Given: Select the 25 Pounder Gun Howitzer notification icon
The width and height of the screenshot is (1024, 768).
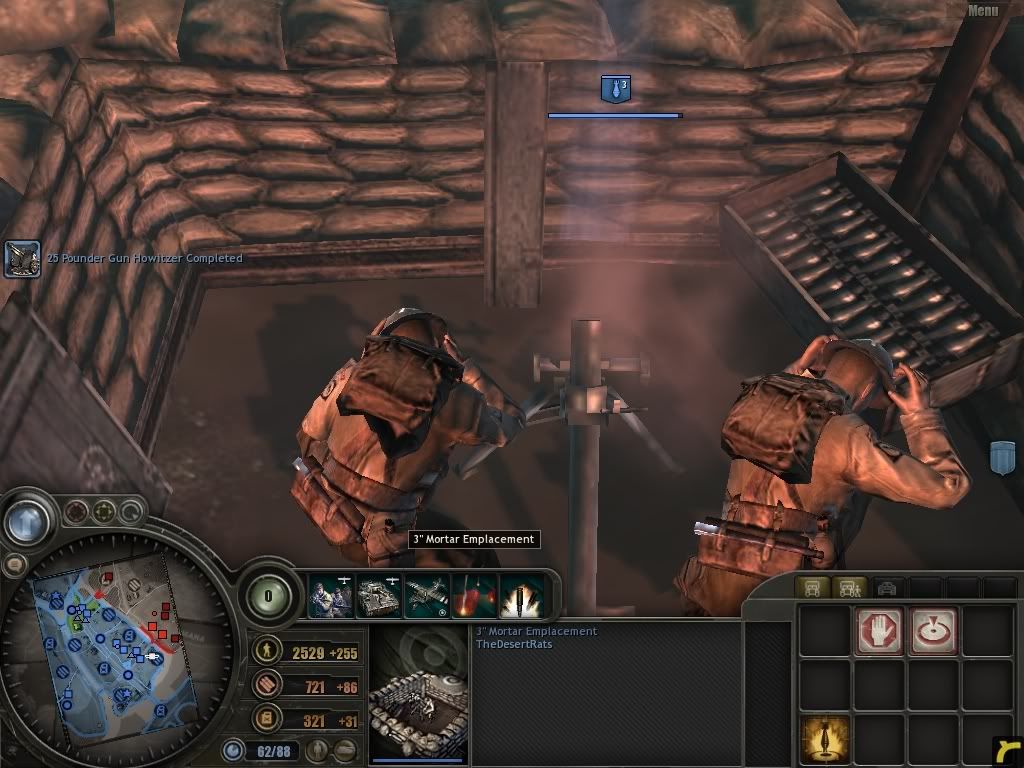Looking at the screenshot, I should [23, 259].
